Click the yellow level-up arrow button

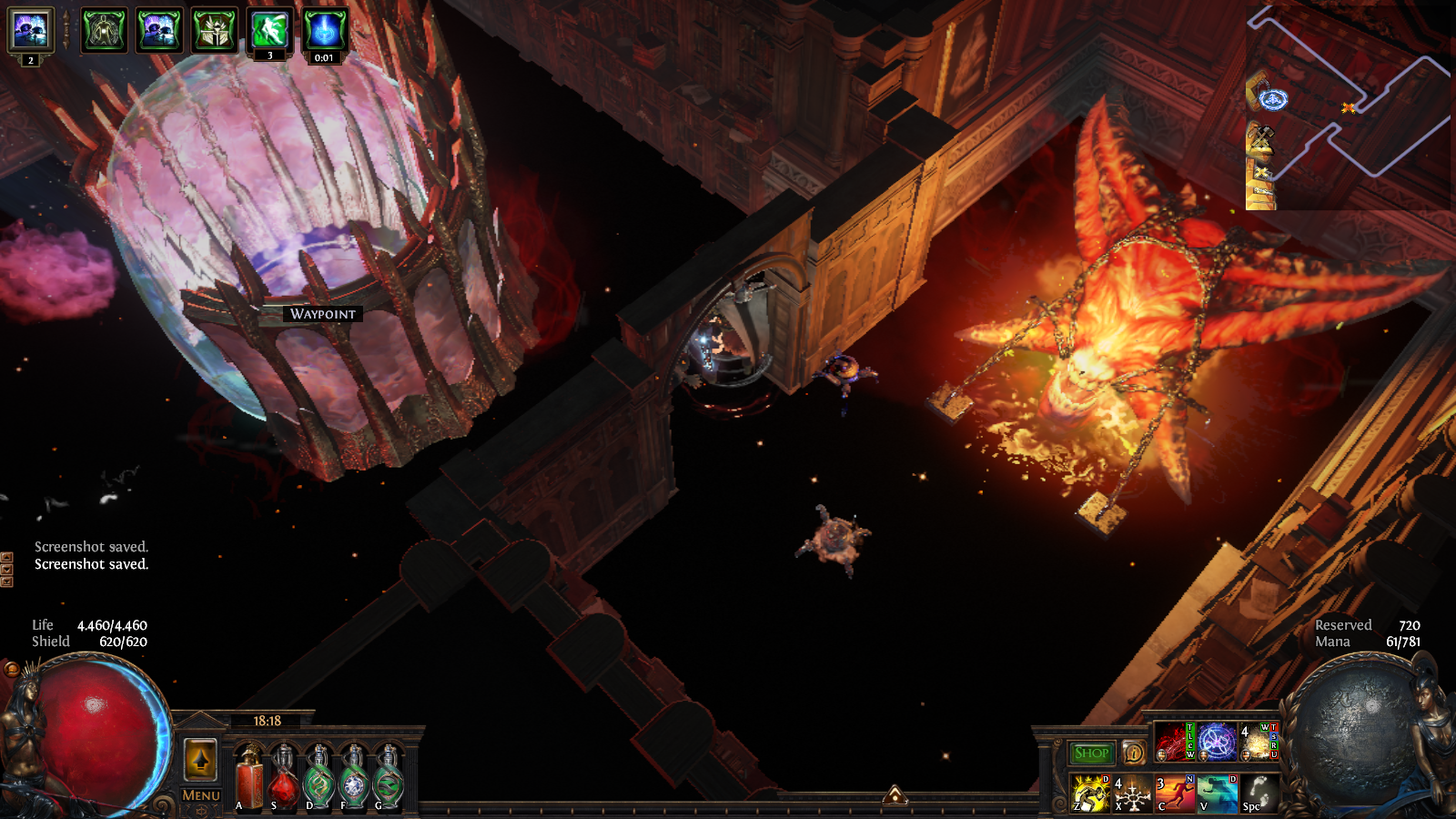tap(201, 760)
